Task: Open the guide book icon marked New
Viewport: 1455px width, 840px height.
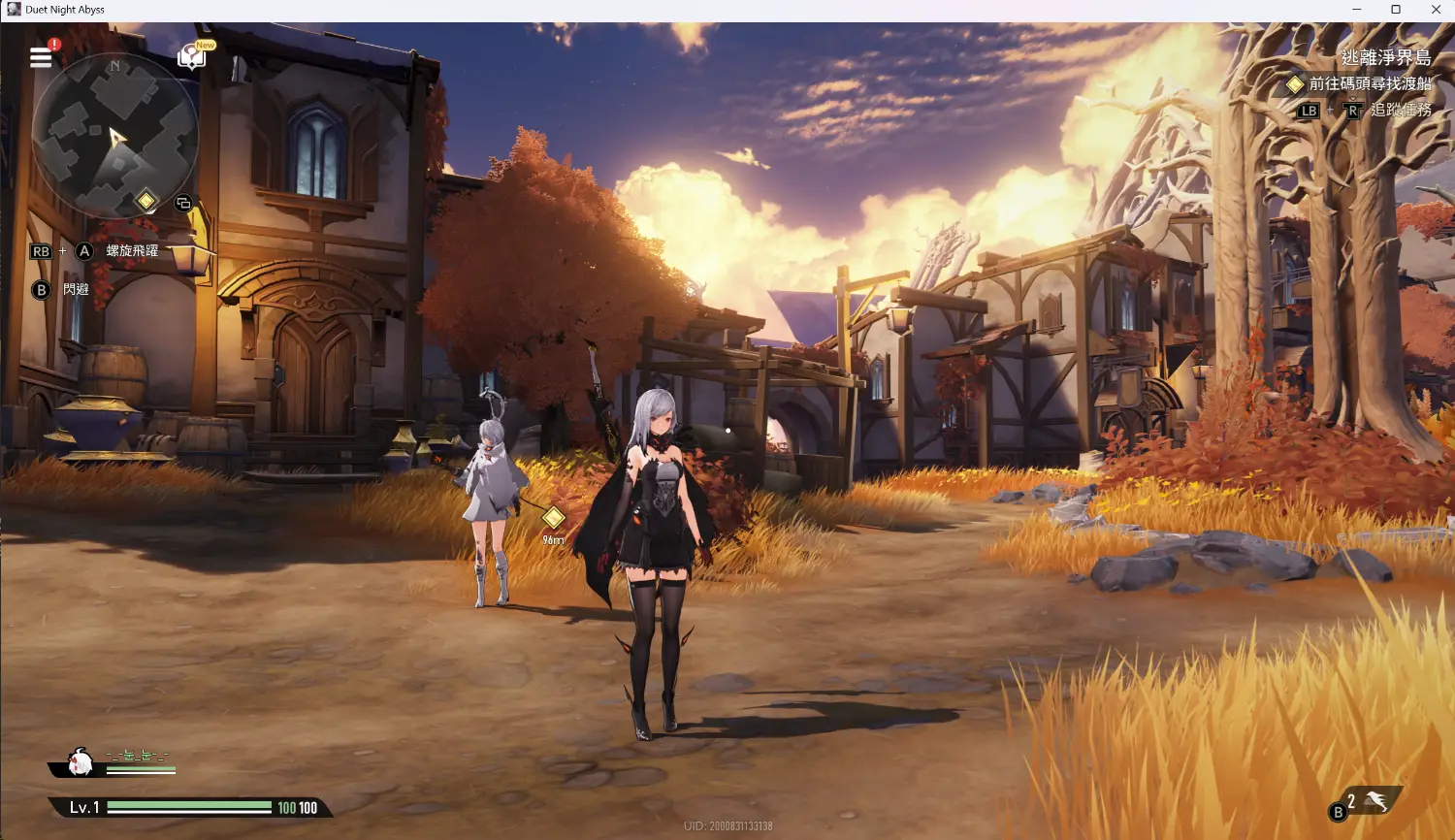Action: (x=192, y=57)
